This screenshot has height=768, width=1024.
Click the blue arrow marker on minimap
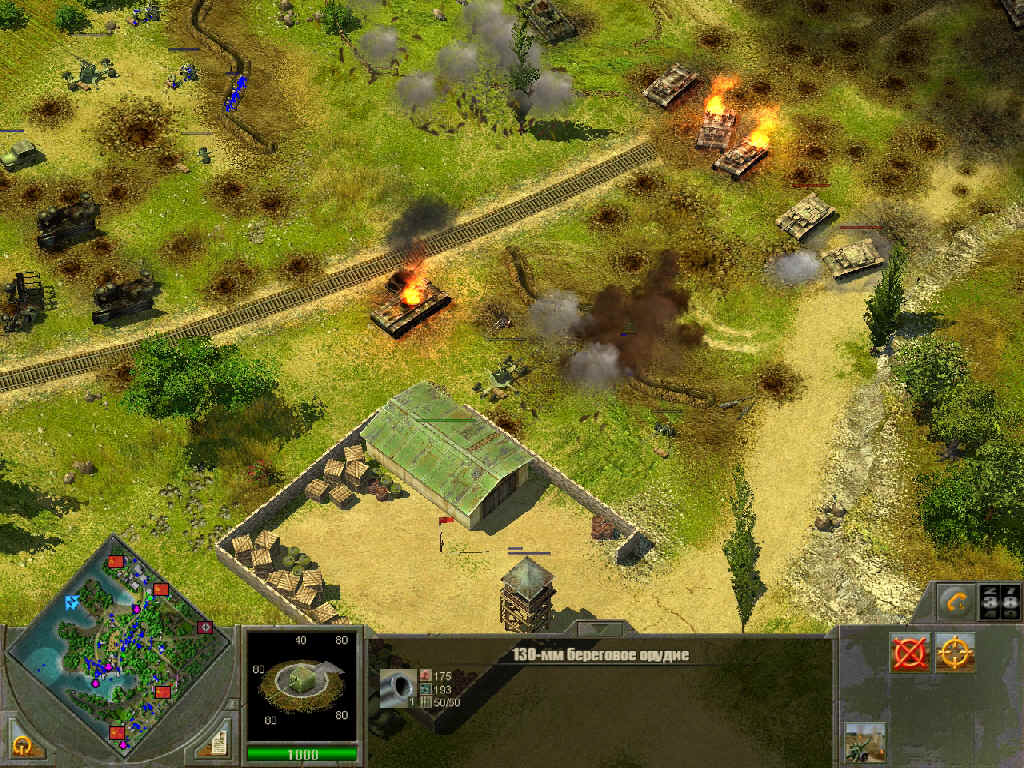(72, 602)
